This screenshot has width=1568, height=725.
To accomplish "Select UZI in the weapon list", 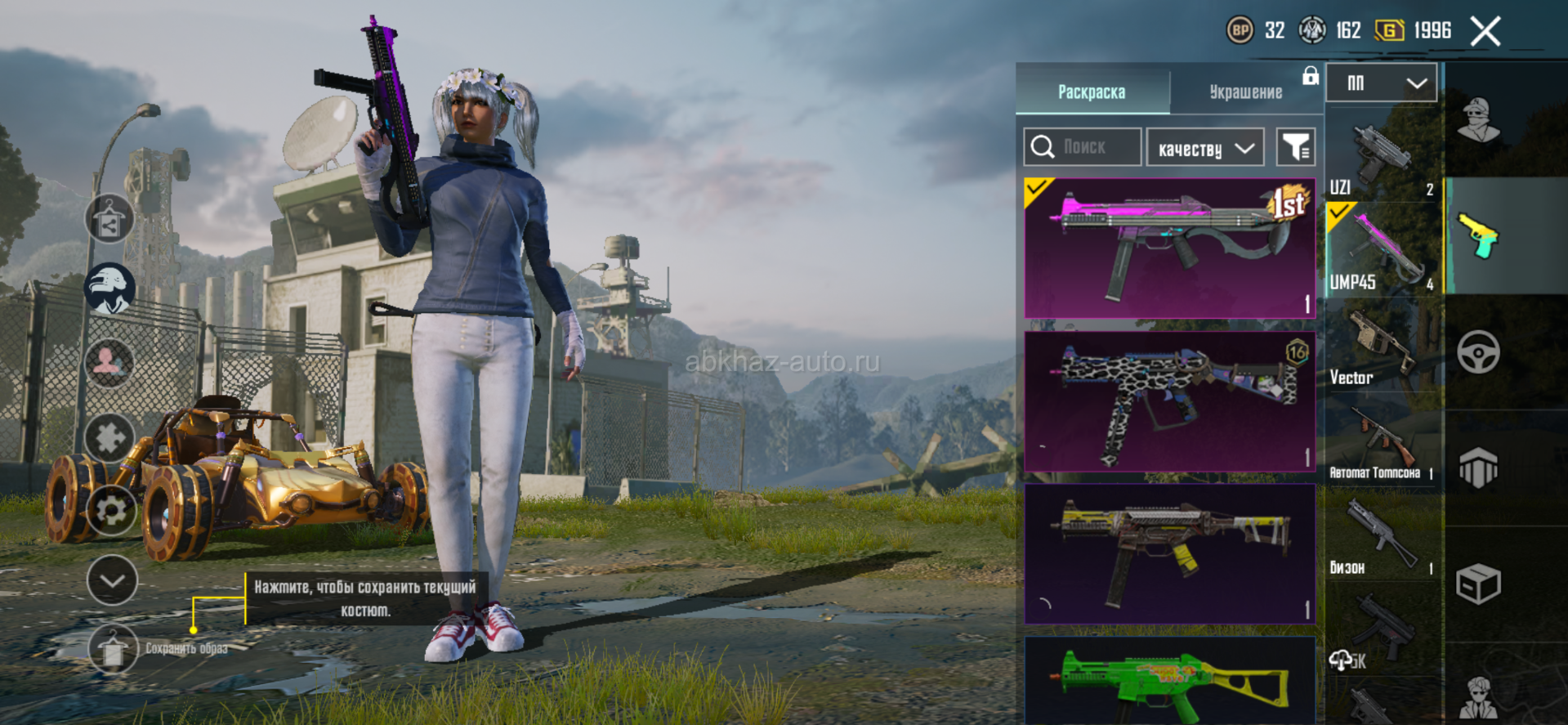I will coord(1381,159).
